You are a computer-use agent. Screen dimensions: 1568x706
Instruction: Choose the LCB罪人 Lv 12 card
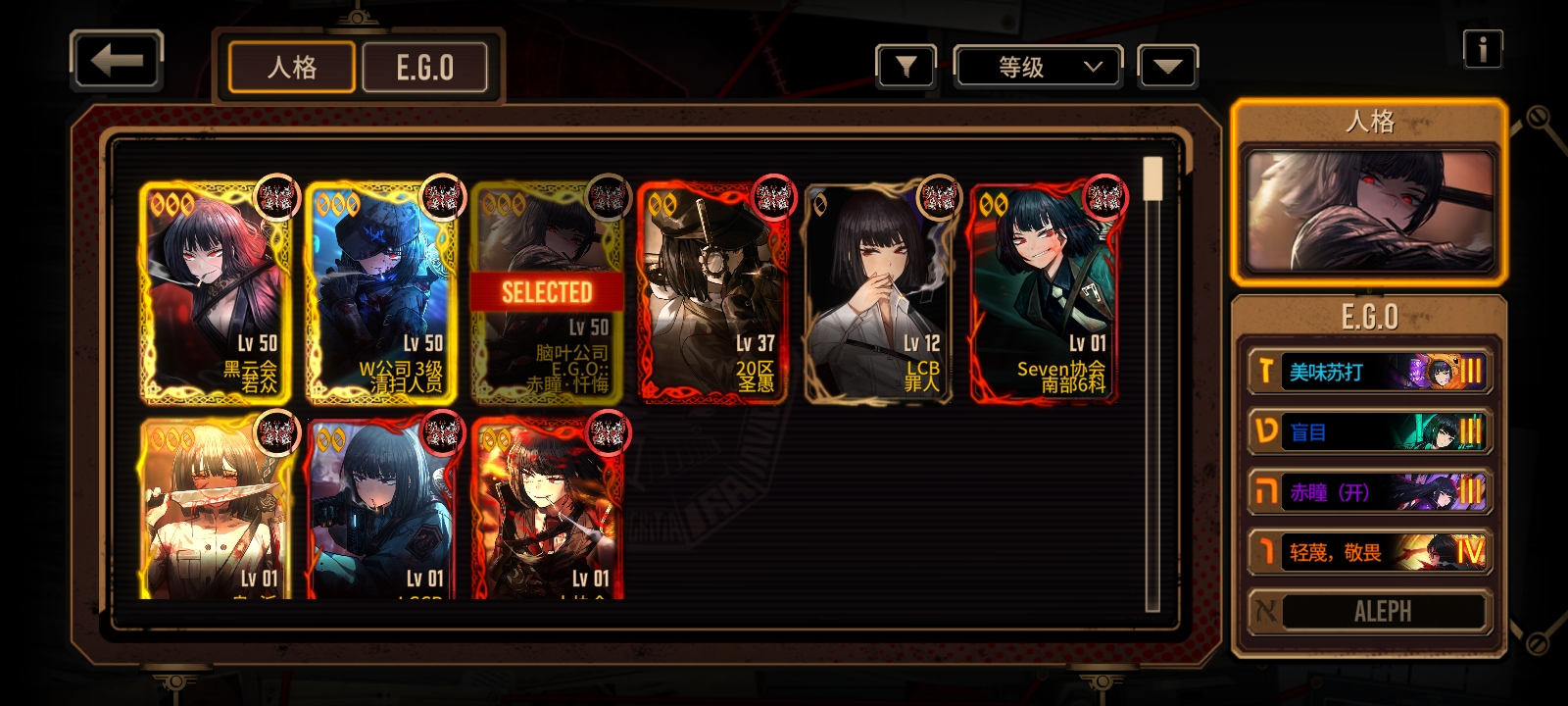pyautogui.click(x=878, y=291)
